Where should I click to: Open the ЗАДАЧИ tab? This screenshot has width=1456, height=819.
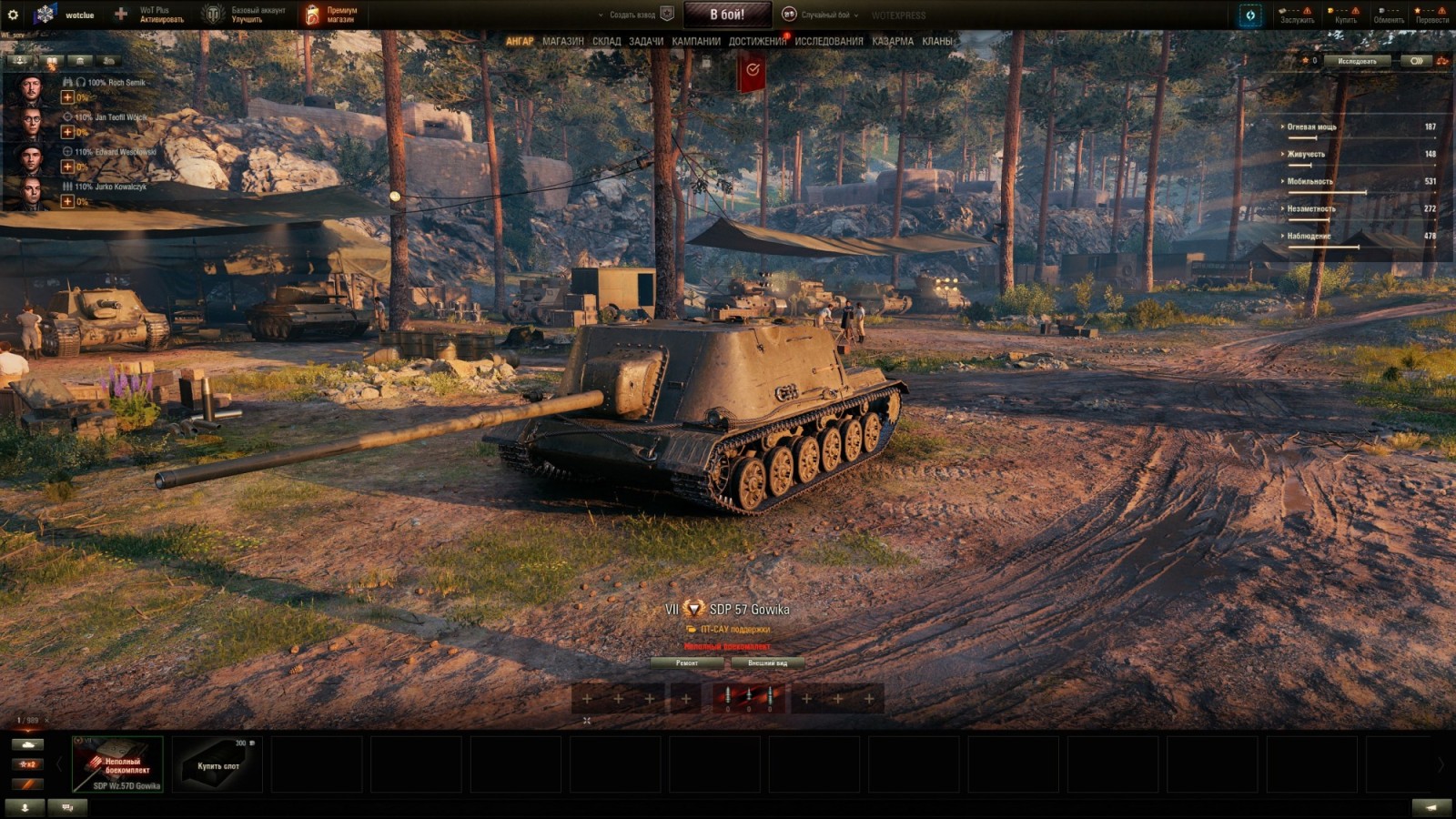[x=645, y=41]
